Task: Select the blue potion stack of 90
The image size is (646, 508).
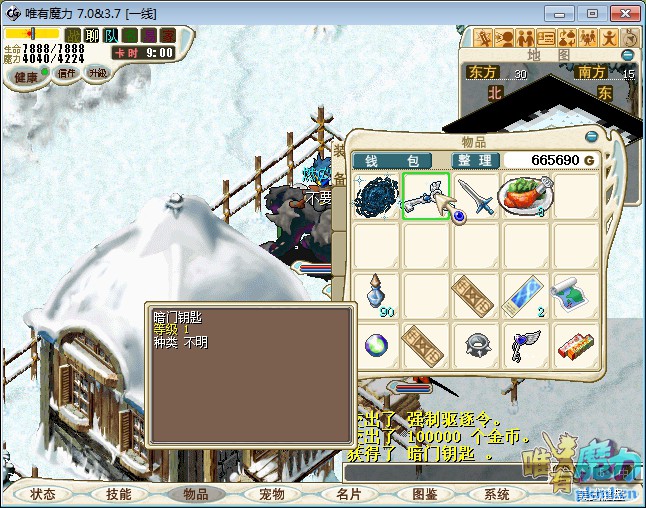Action: (377, 295)
